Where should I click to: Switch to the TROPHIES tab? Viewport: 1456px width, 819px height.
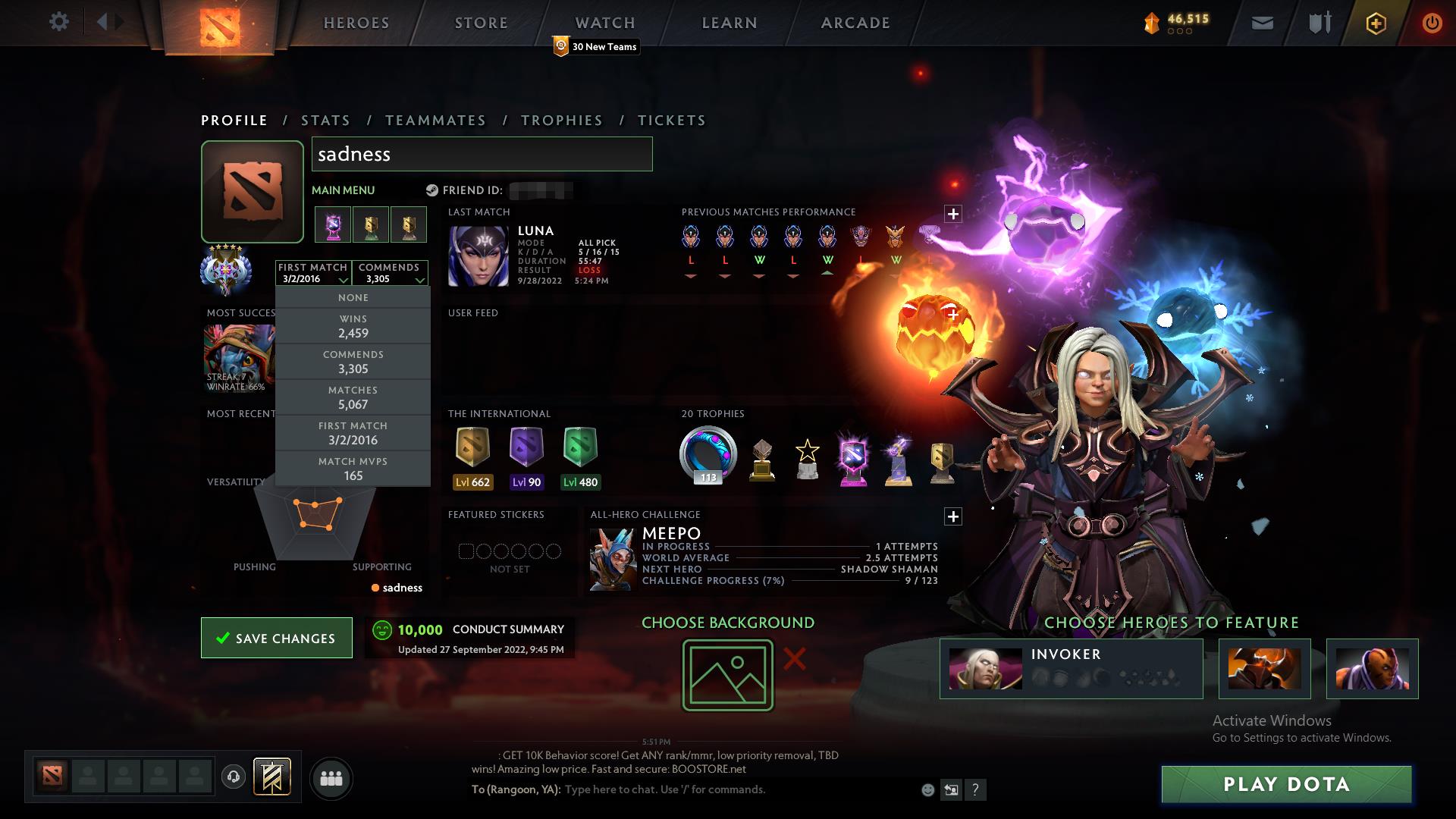coord(561,120)
